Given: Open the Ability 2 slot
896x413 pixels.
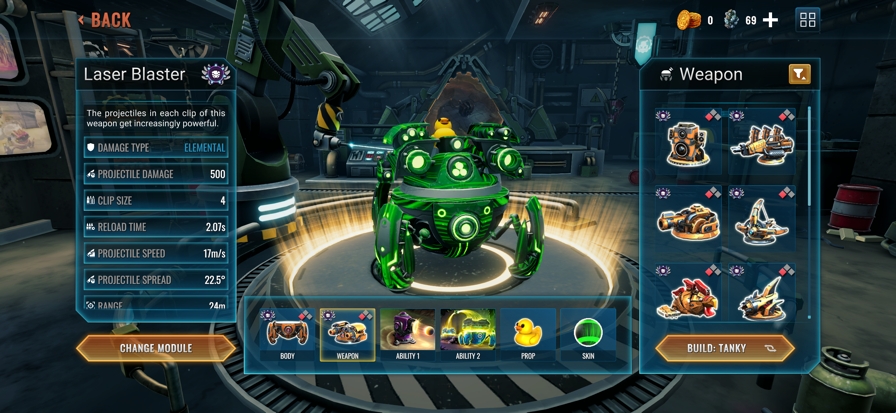Looking at the screenshot, I should (x=467, y=335).
